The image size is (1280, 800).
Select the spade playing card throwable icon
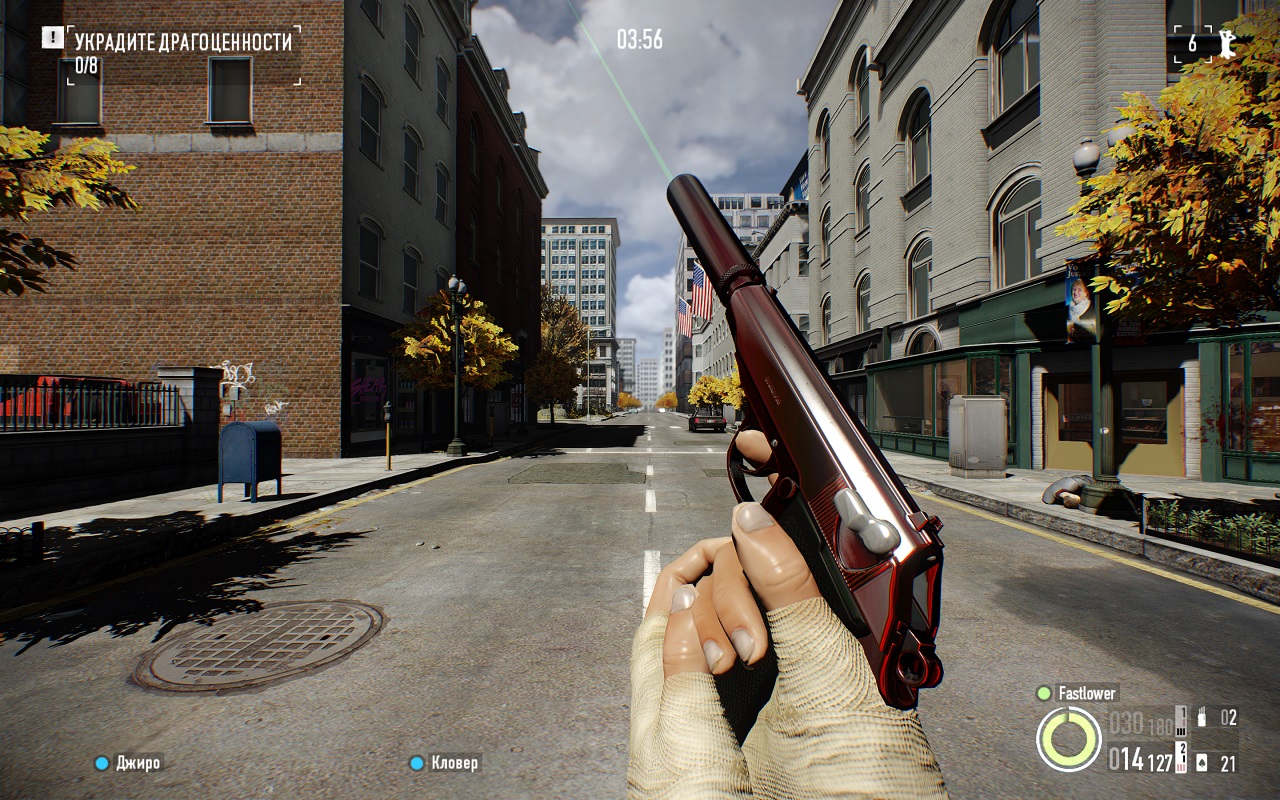tap(1202, 763)
